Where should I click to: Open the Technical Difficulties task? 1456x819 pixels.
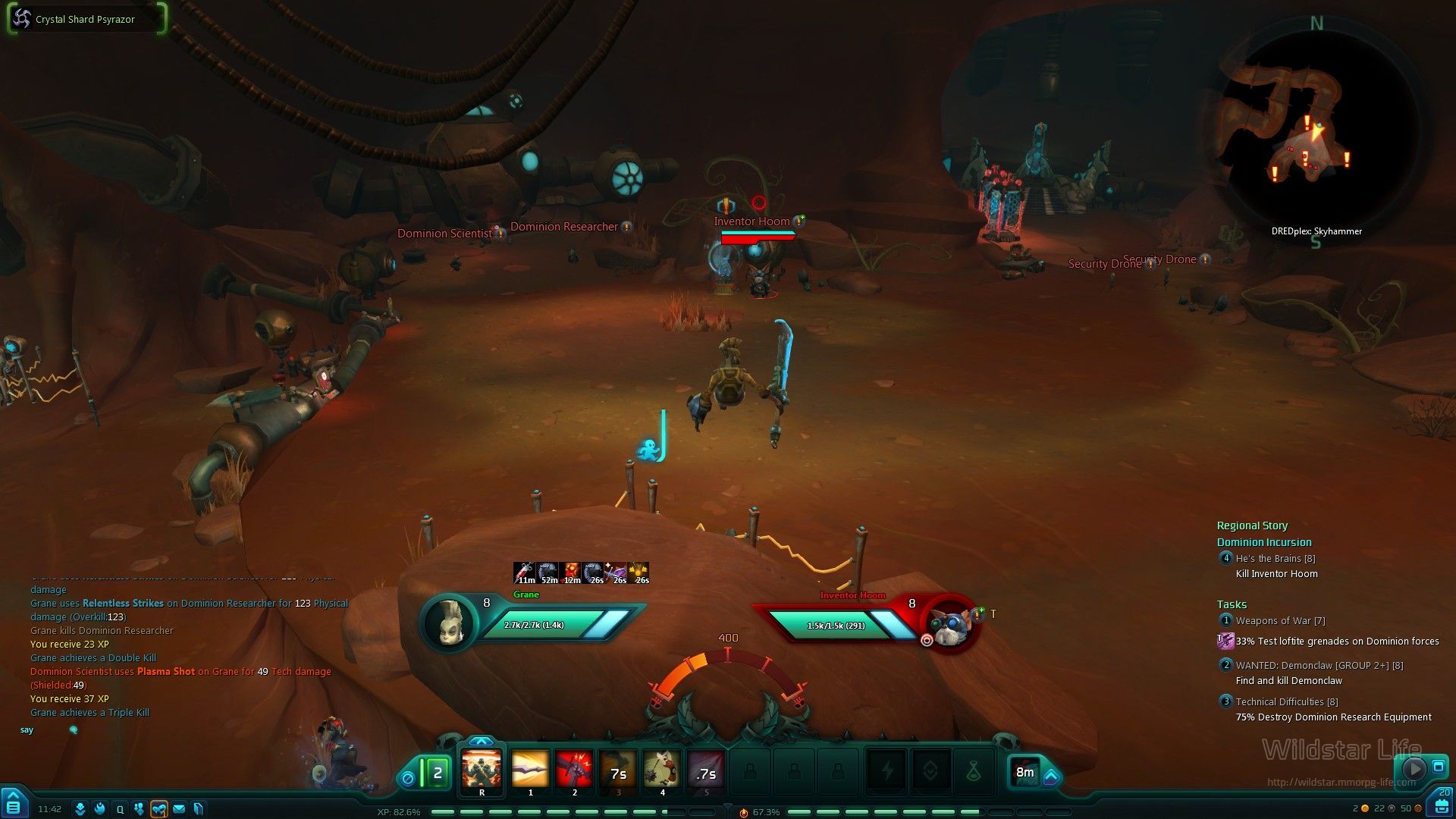click(1286, 702)
